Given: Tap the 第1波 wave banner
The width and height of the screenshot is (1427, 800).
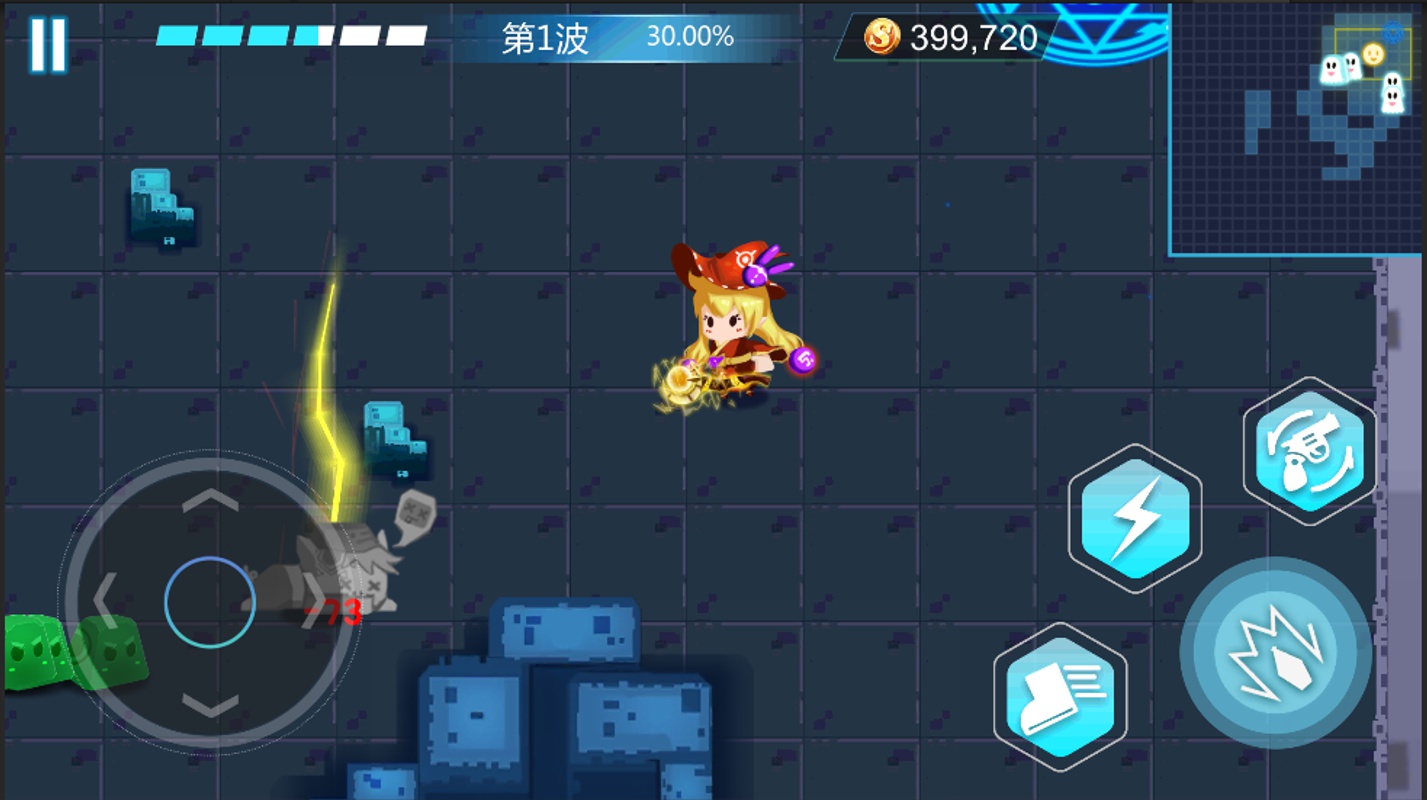Looking at the screenshot, I should click(545, 36).
